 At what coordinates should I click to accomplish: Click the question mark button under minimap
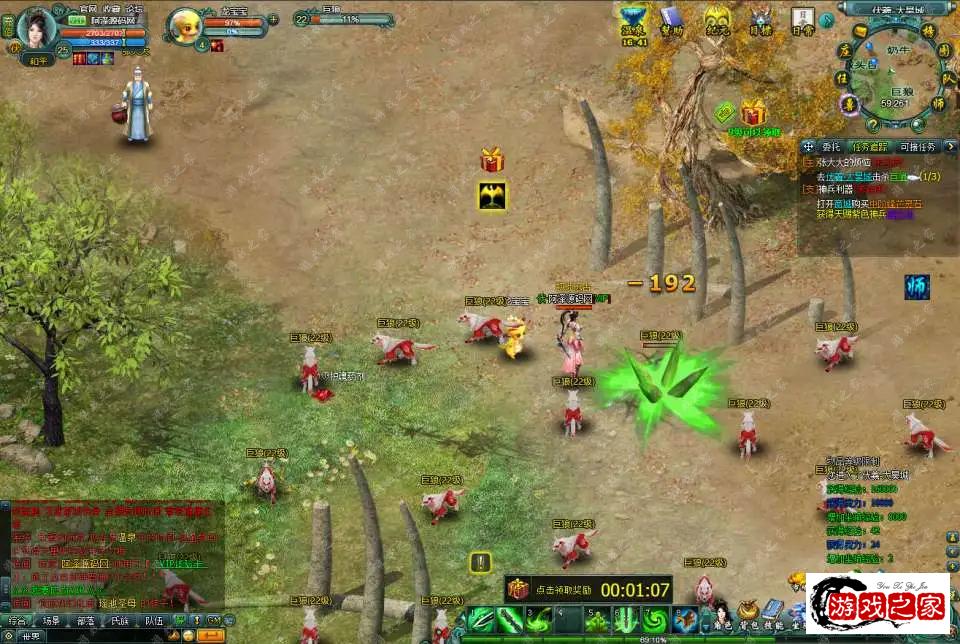click(872, 125)
